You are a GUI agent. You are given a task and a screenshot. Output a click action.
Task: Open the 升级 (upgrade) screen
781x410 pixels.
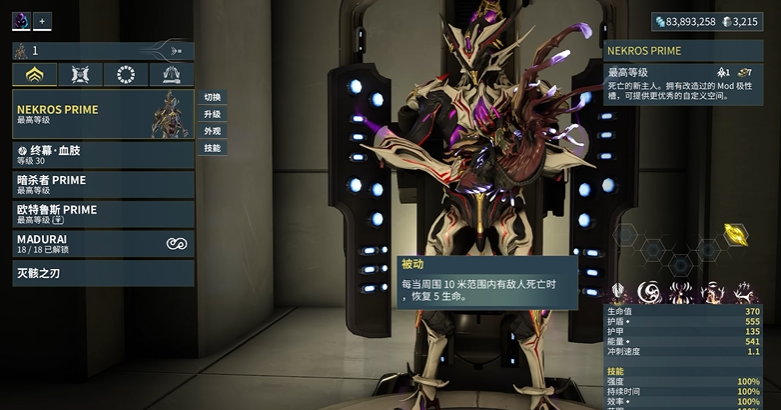pyautogui.click(x=212, y=114)
